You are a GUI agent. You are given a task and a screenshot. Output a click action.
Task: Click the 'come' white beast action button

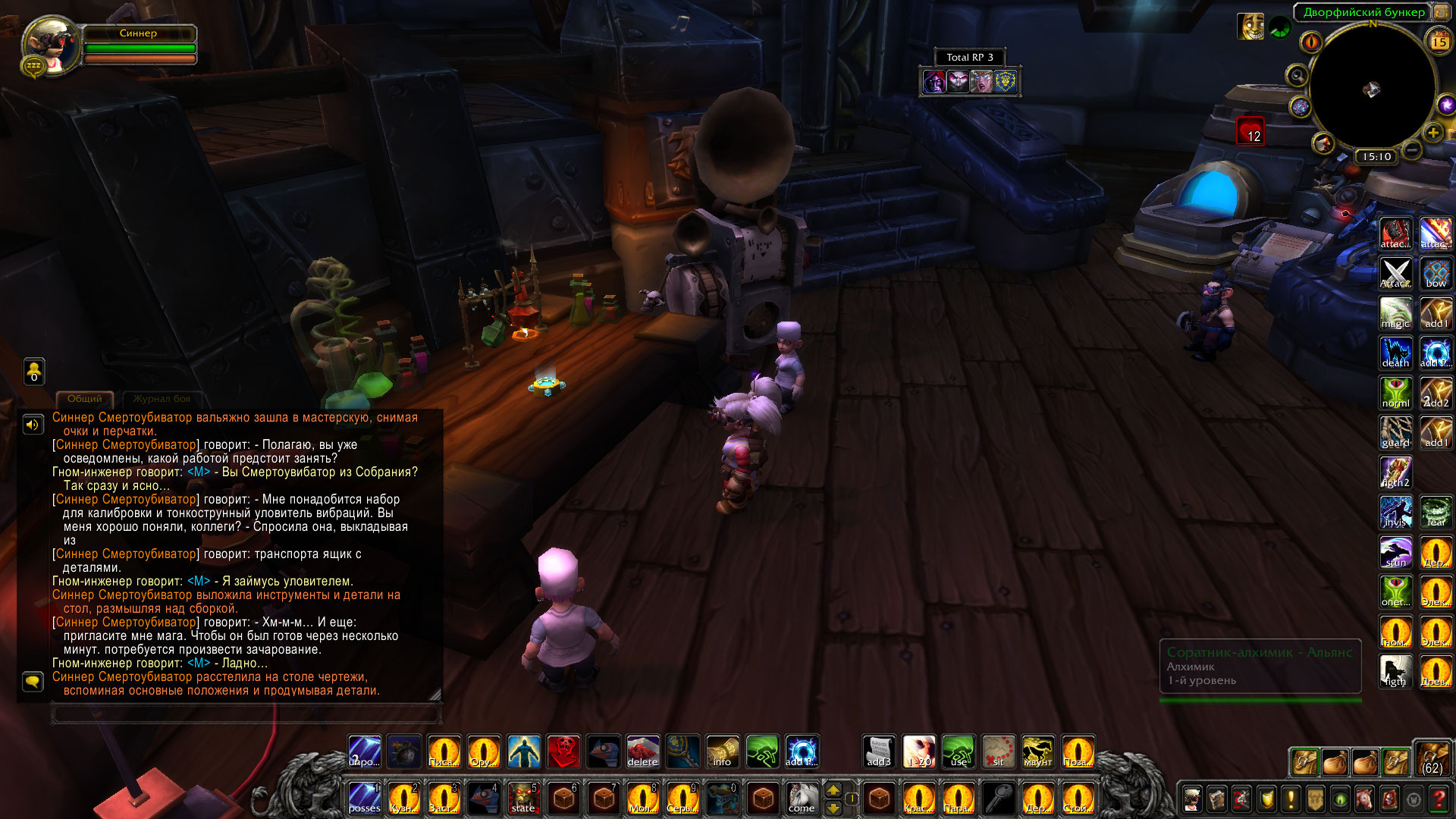(802, 799)
